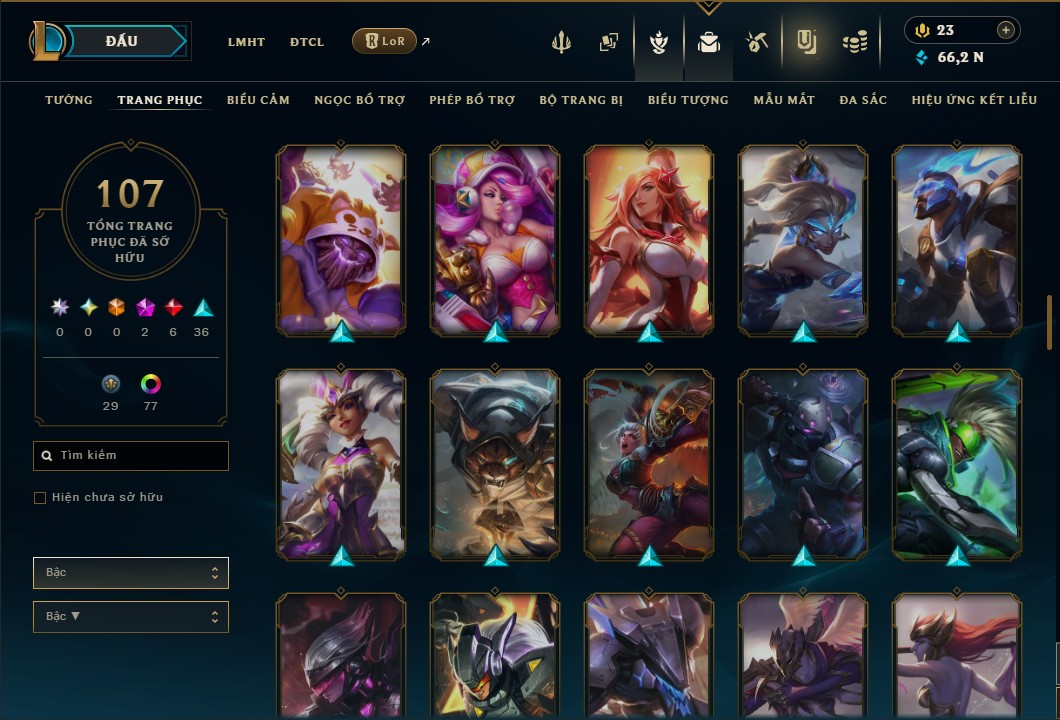This screenshot has width=1060, height=720.
Task: Focus the Tìm kiếm search box
Action: click(131, 456)
